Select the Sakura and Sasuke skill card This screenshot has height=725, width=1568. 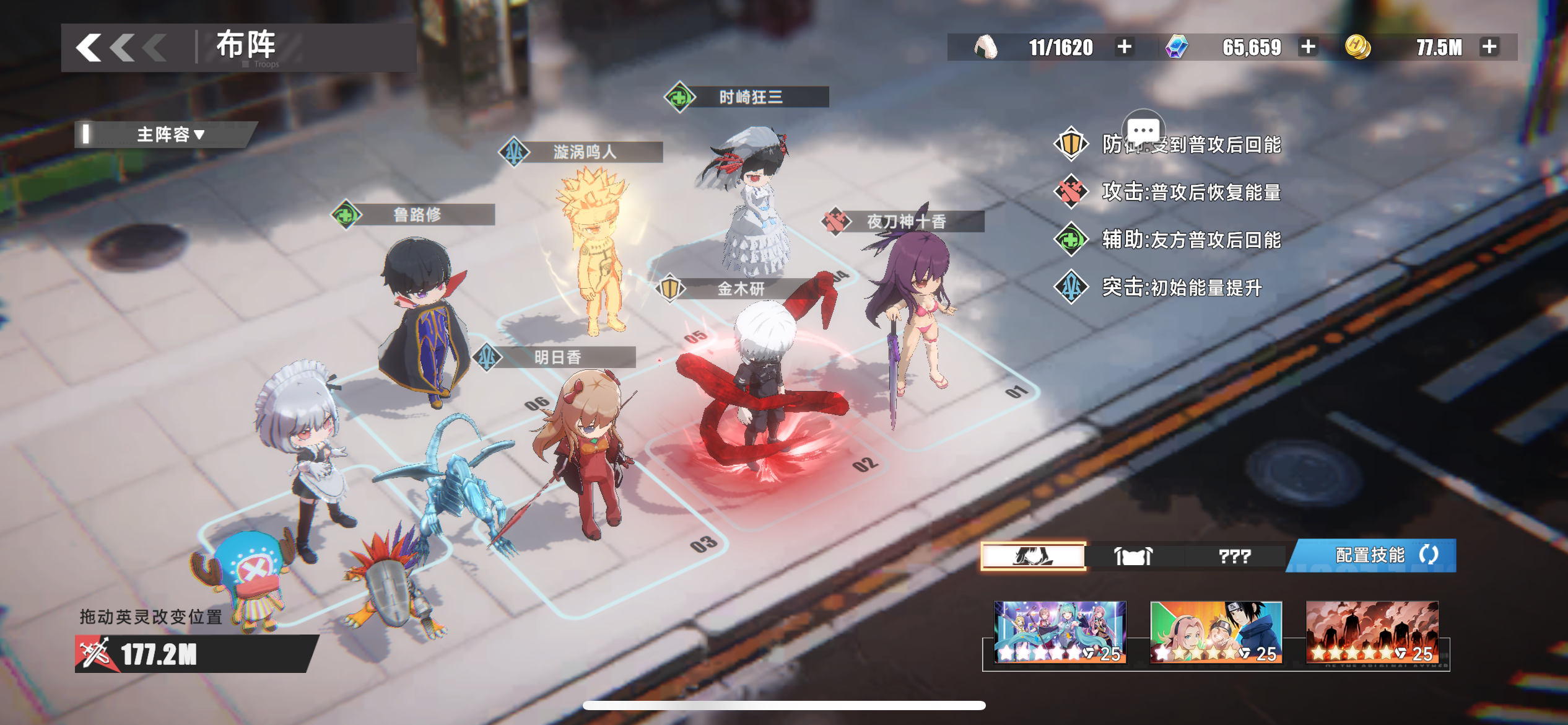click(1216, 632)
